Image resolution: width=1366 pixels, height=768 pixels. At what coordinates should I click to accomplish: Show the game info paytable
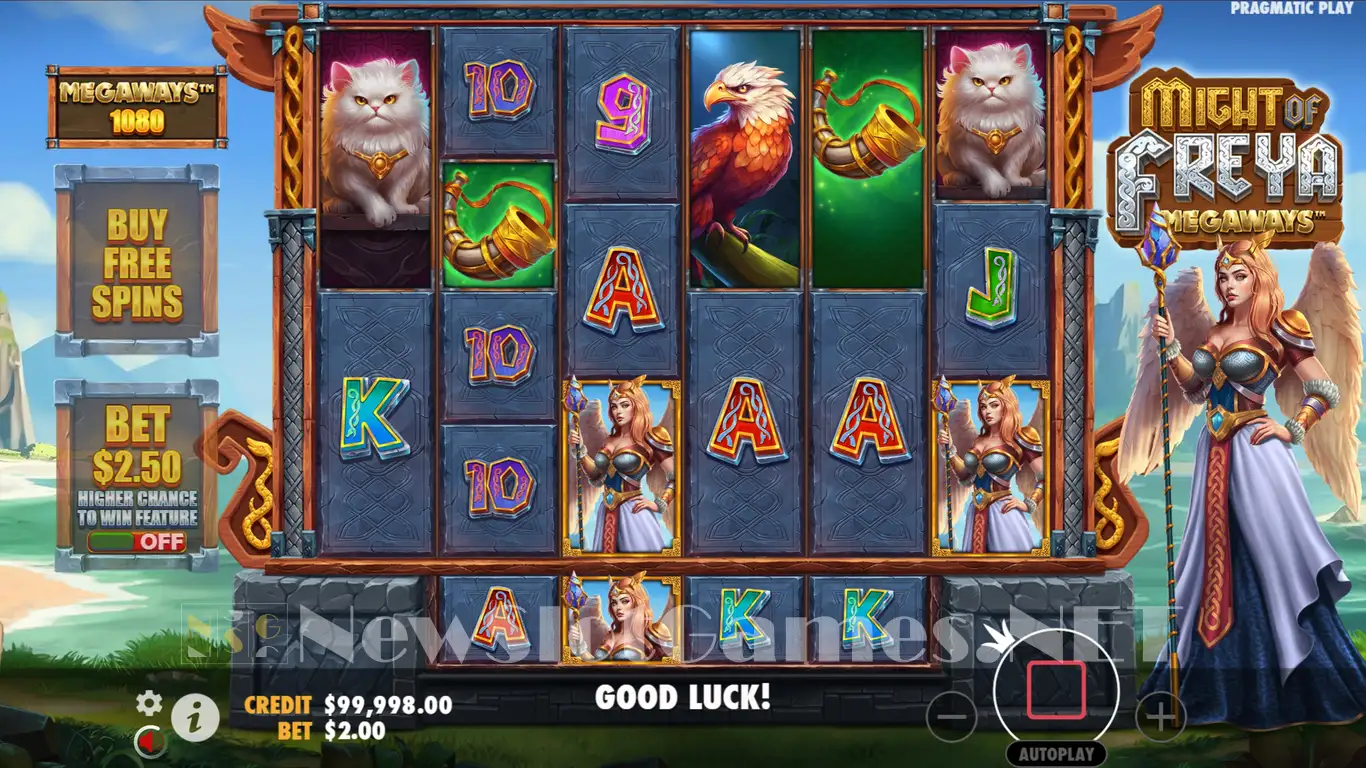pos(195,716)
